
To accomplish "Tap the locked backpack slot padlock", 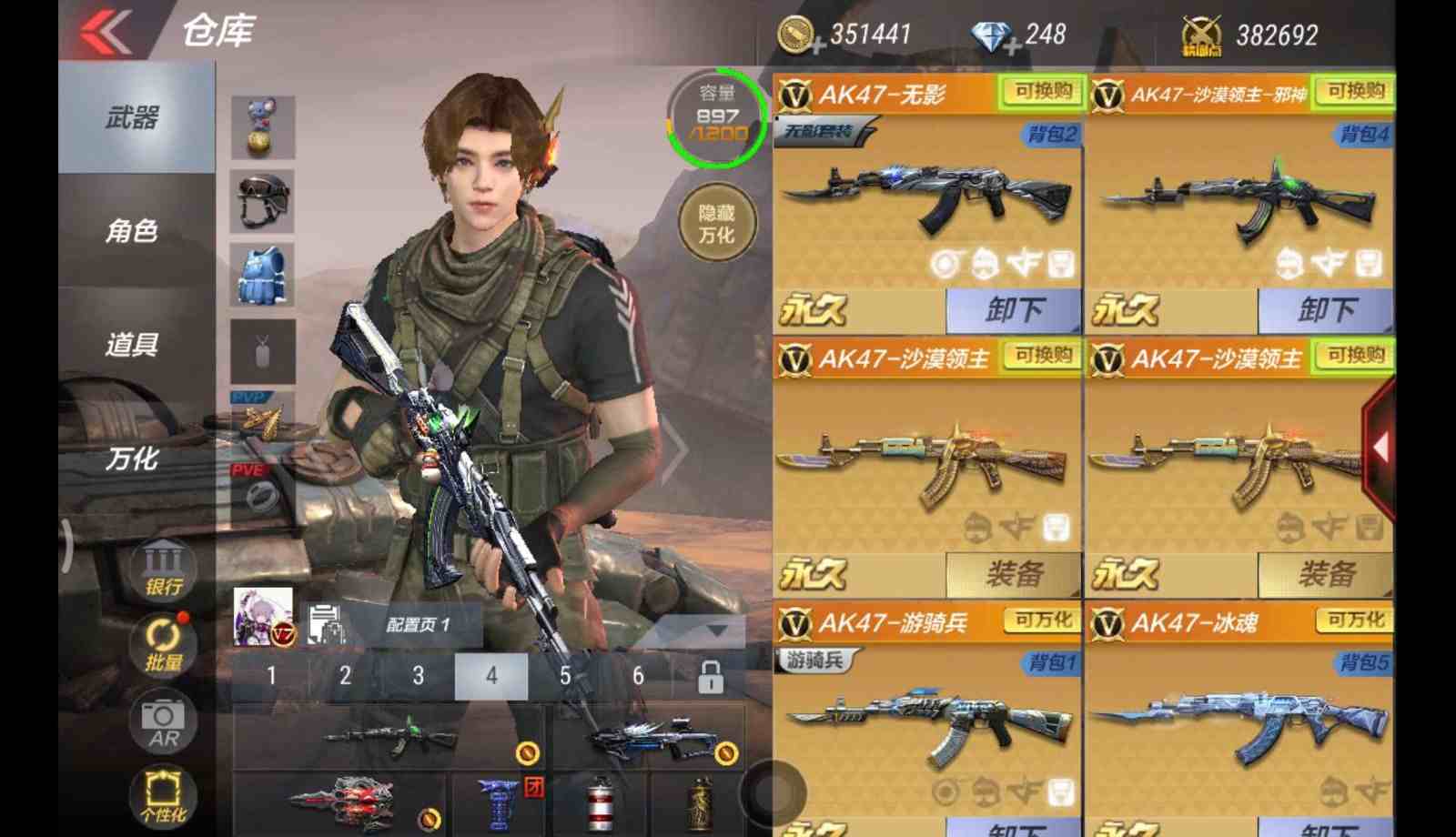I will click(711, 677).
